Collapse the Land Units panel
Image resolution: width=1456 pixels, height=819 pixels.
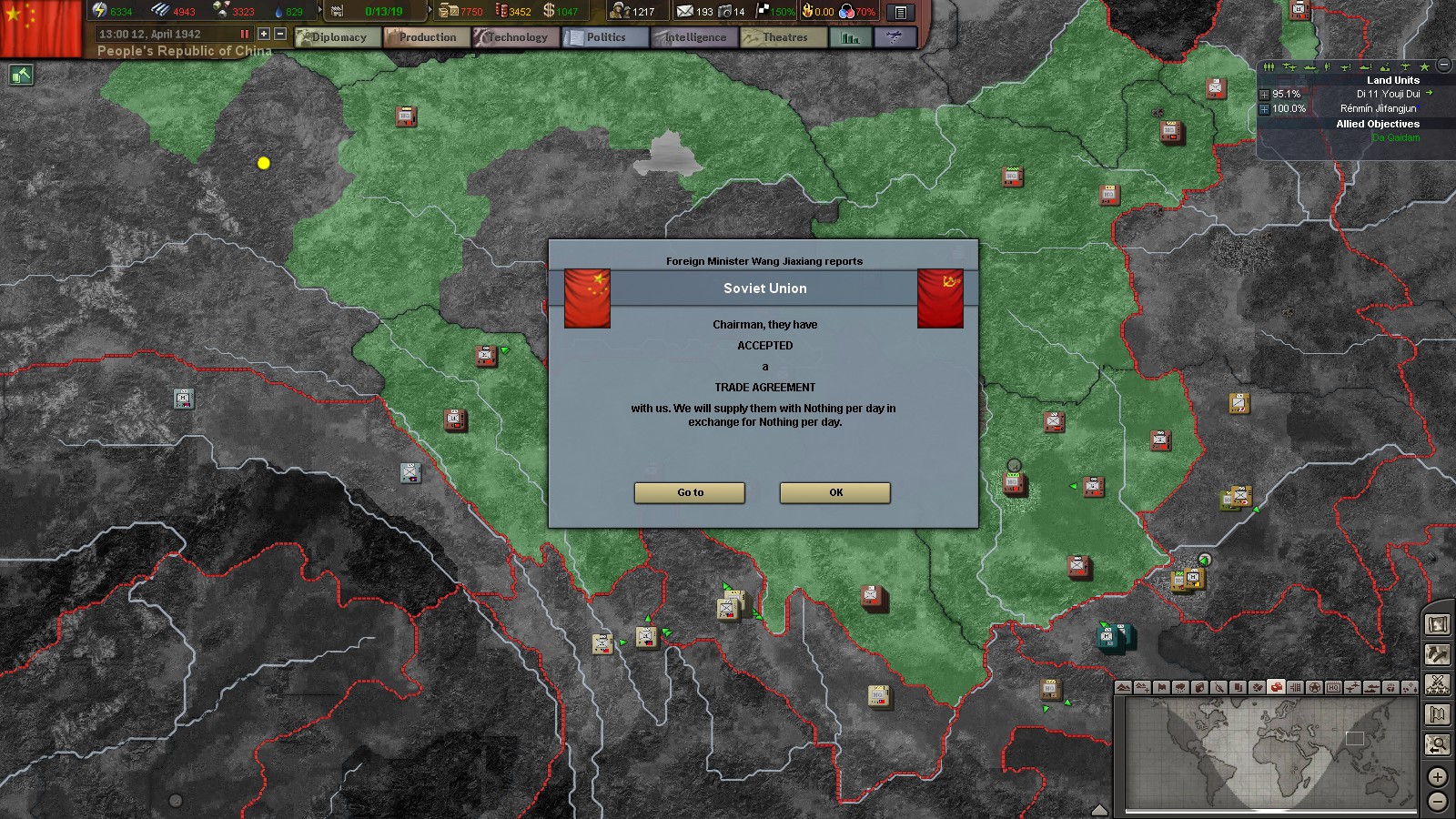tap(1443, 65)
